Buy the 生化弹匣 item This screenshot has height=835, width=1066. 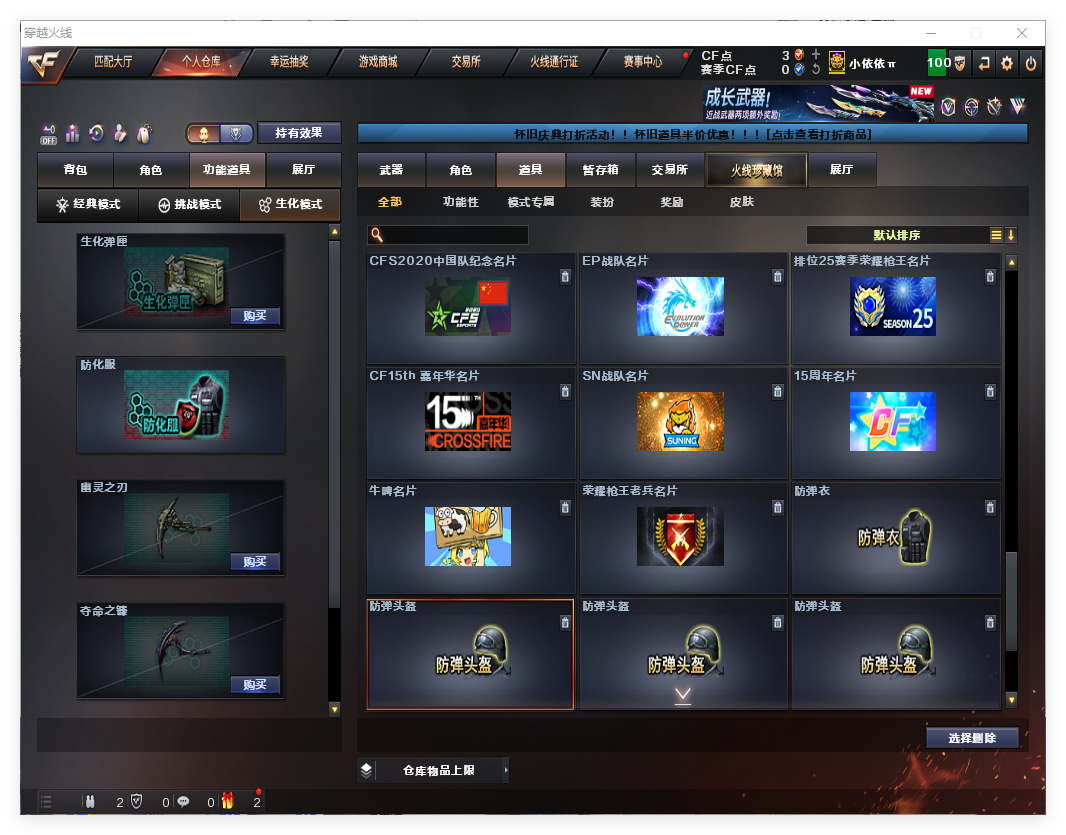pyautogui.click(x=255, y=316)
